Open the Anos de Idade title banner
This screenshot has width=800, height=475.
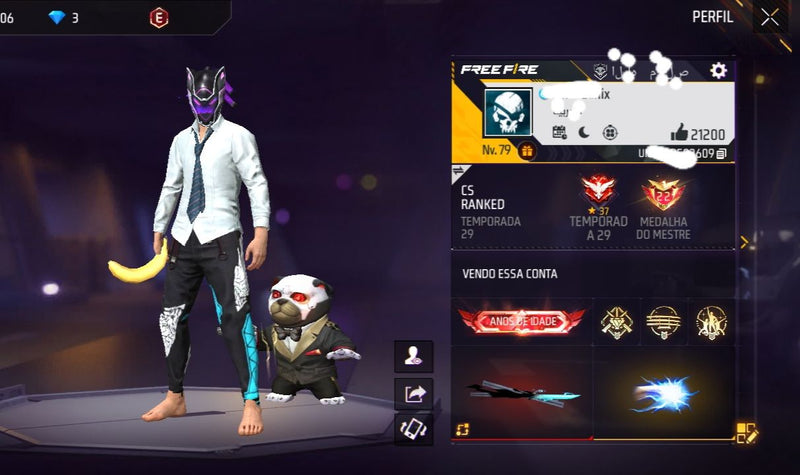coord(521,321)
